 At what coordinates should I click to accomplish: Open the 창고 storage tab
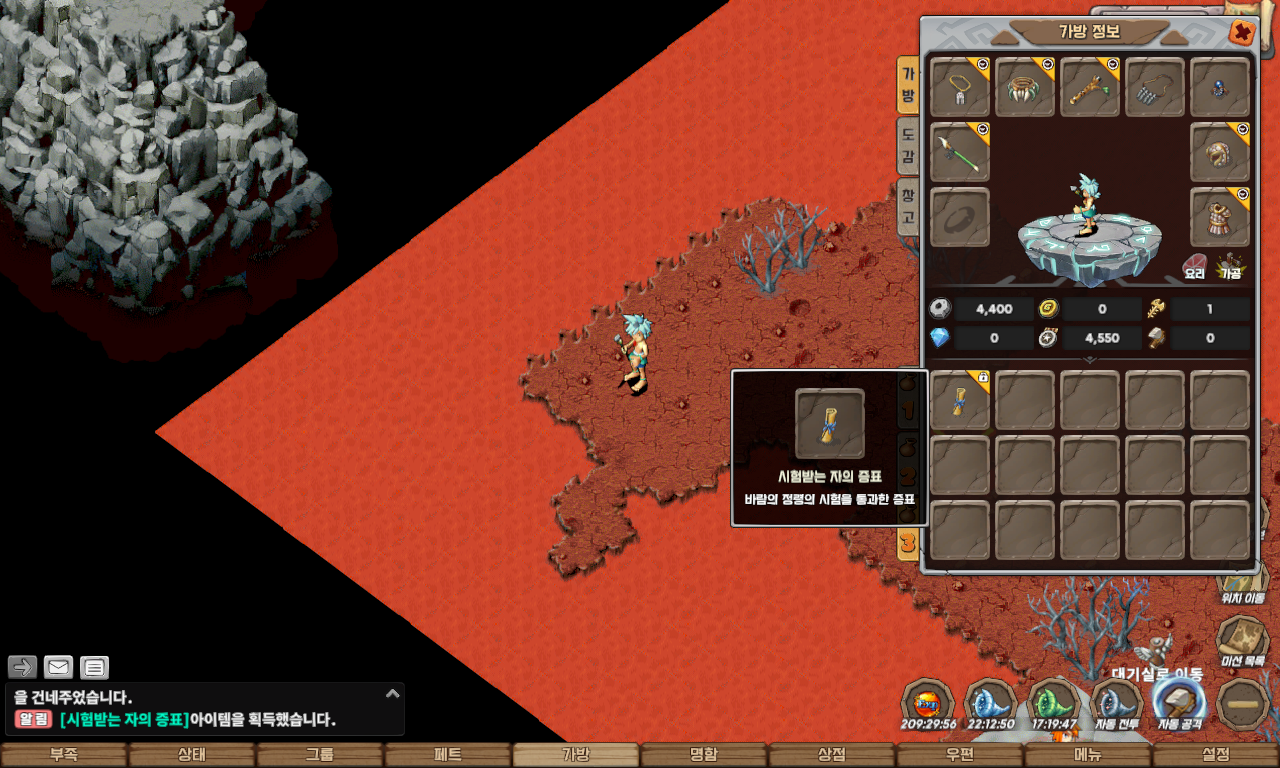point(908,205)
